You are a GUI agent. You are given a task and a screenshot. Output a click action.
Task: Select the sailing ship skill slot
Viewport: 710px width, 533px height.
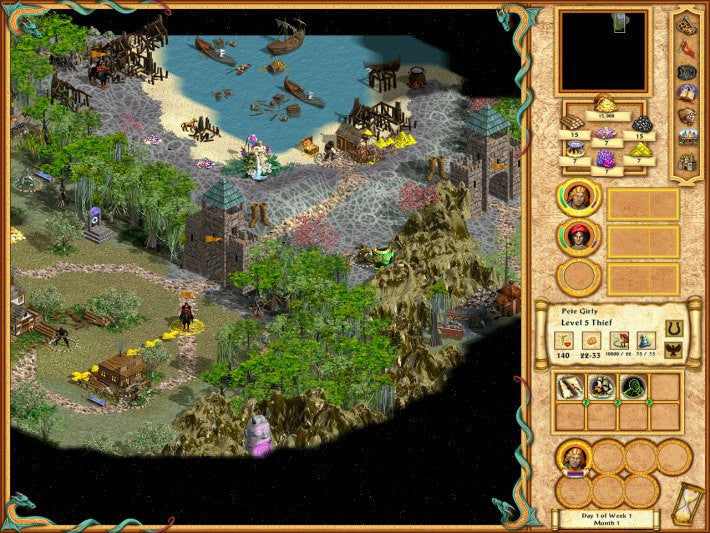[602, 387]
